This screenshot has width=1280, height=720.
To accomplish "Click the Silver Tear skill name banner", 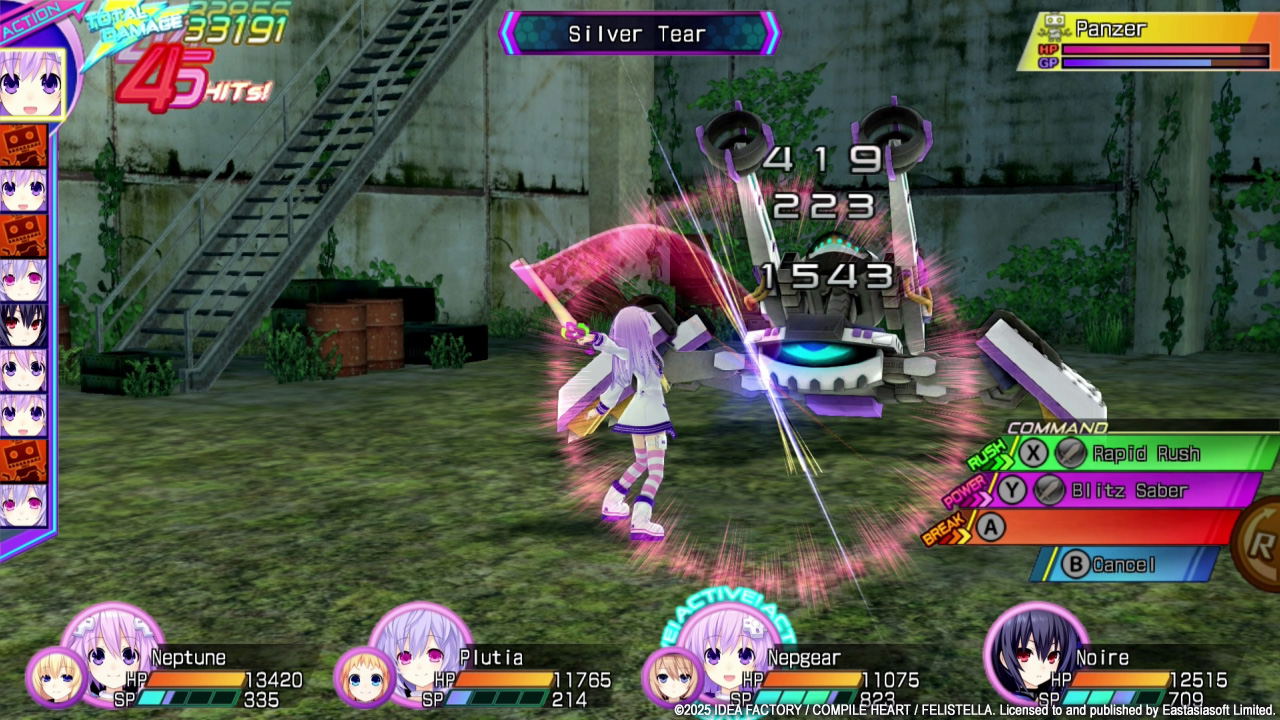I will click(639, 33).
